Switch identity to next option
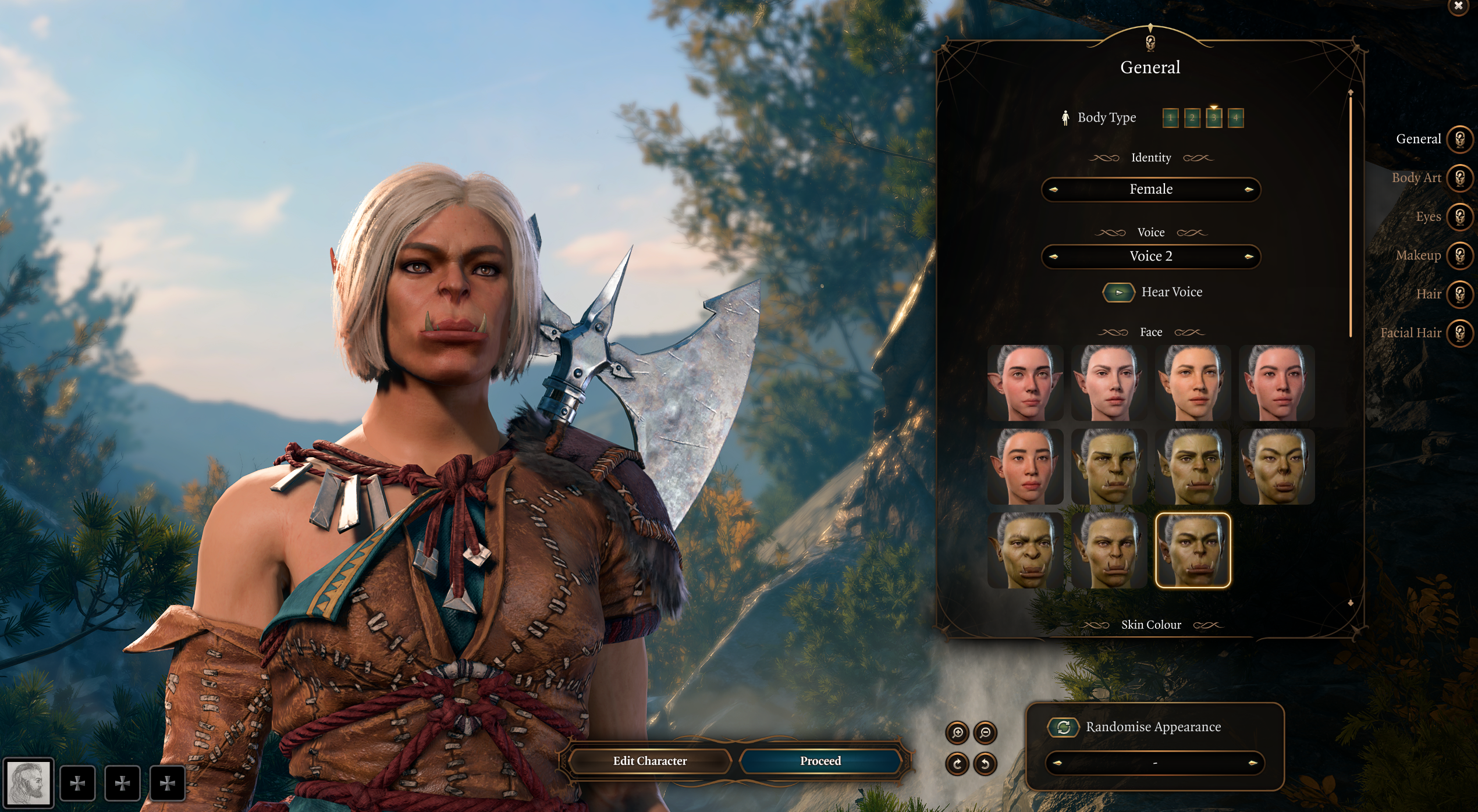Screen dimensions: 1478x812 [1248, 190]
